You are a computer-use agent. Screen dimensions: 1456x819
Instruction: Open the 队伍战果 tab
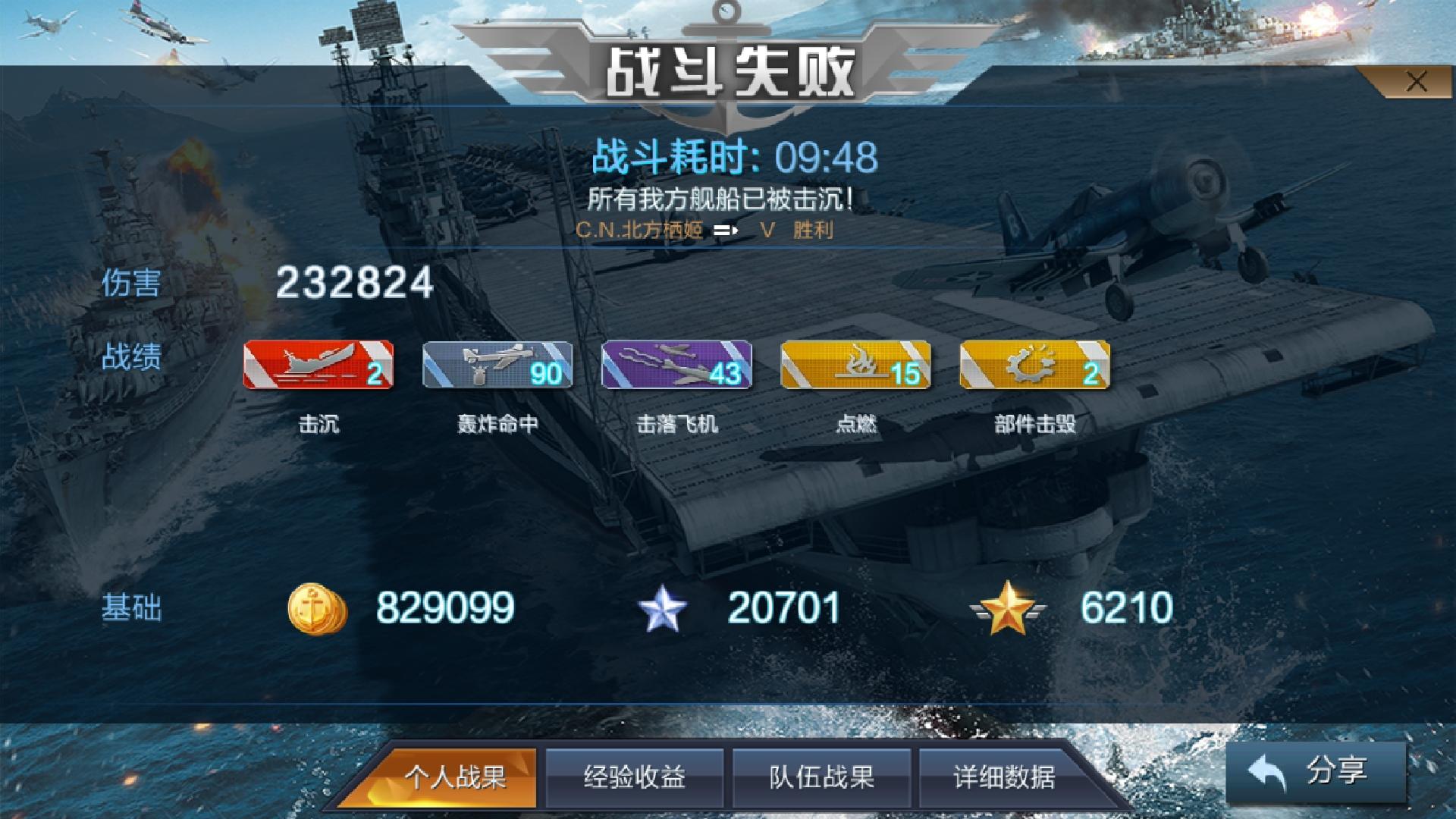point(821,777)
